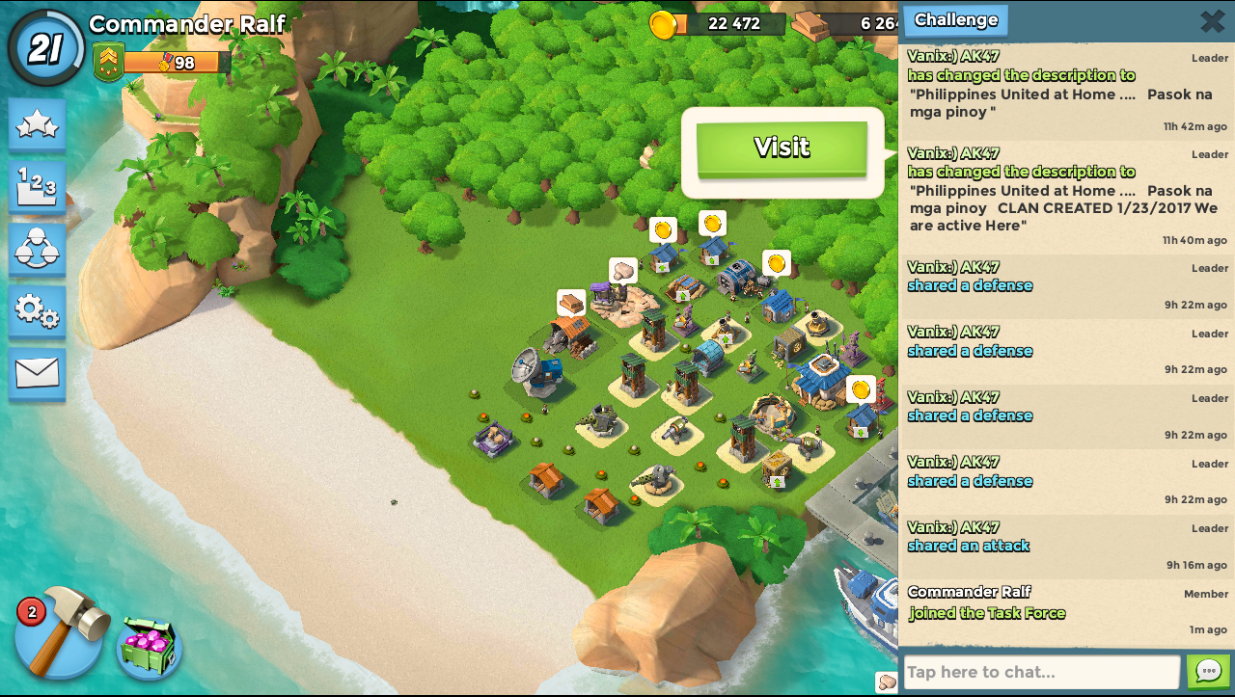Select the level 21 player badge
Screen dimensions: 1235x697
pyautogui.click(x=45, y=47)
